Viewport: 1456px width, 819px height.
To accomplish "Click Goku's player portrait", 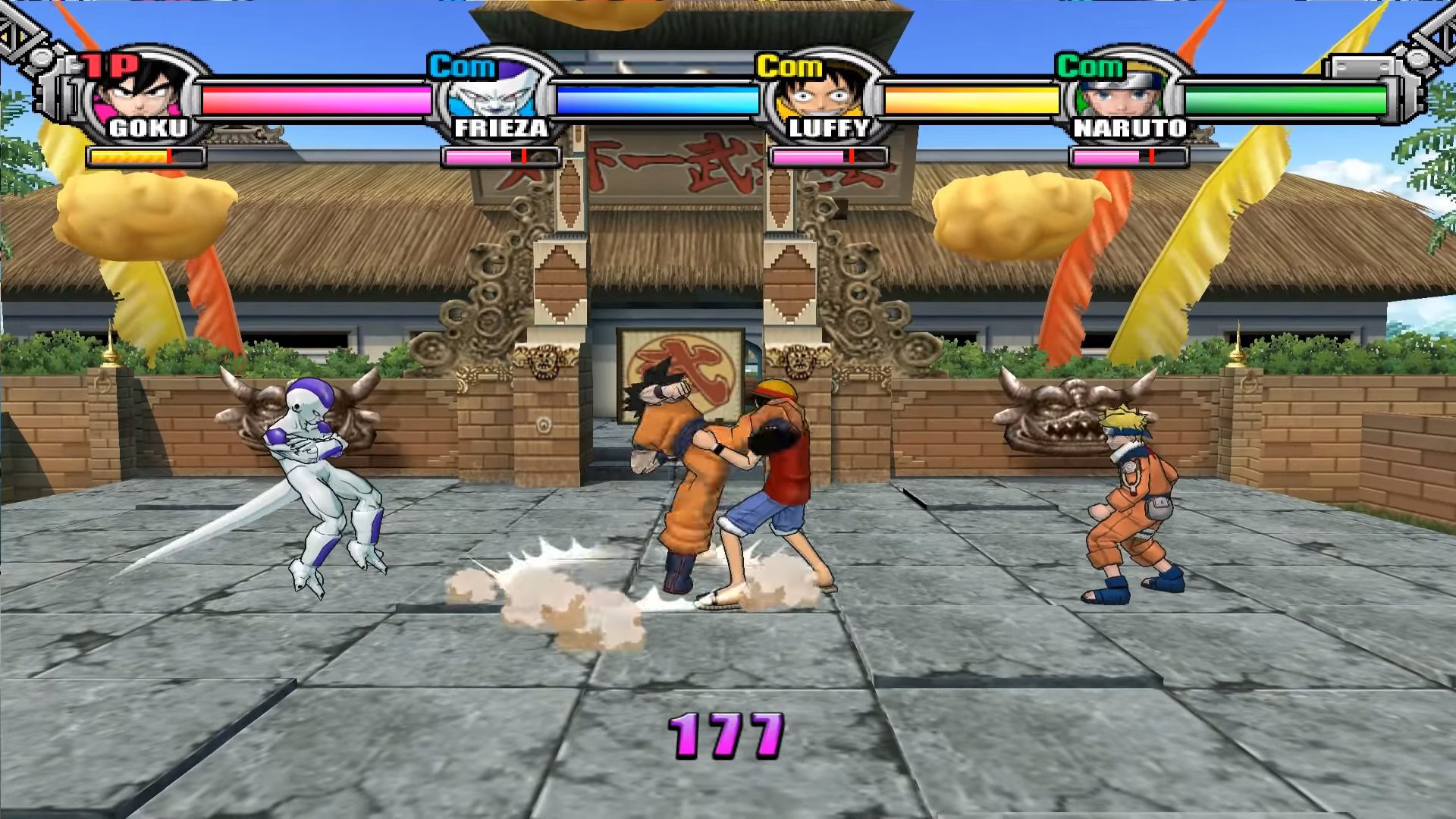I will [x=144, y=93].
